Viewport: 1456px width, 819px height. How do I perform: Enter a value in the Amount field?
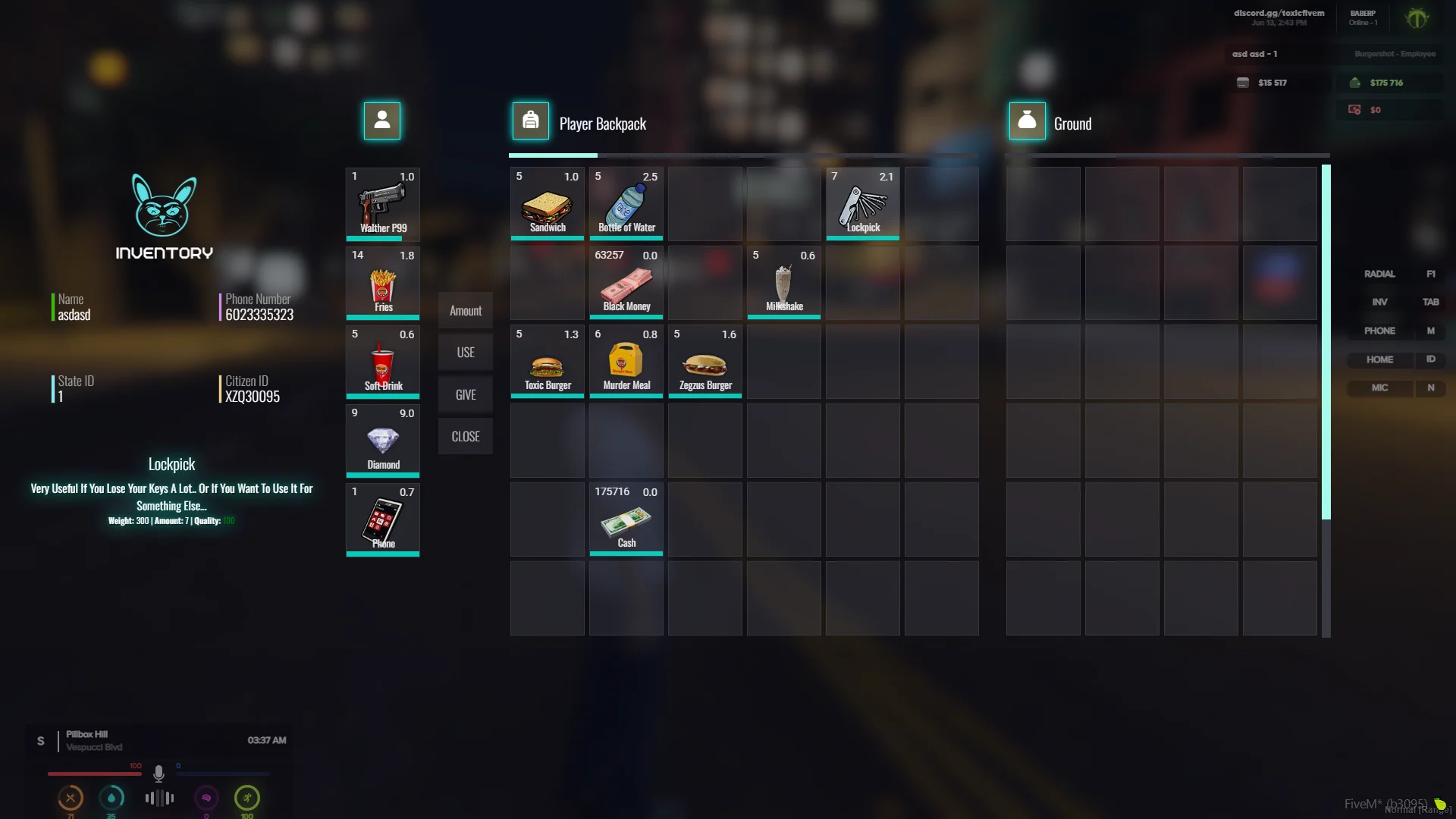[466, 311]
